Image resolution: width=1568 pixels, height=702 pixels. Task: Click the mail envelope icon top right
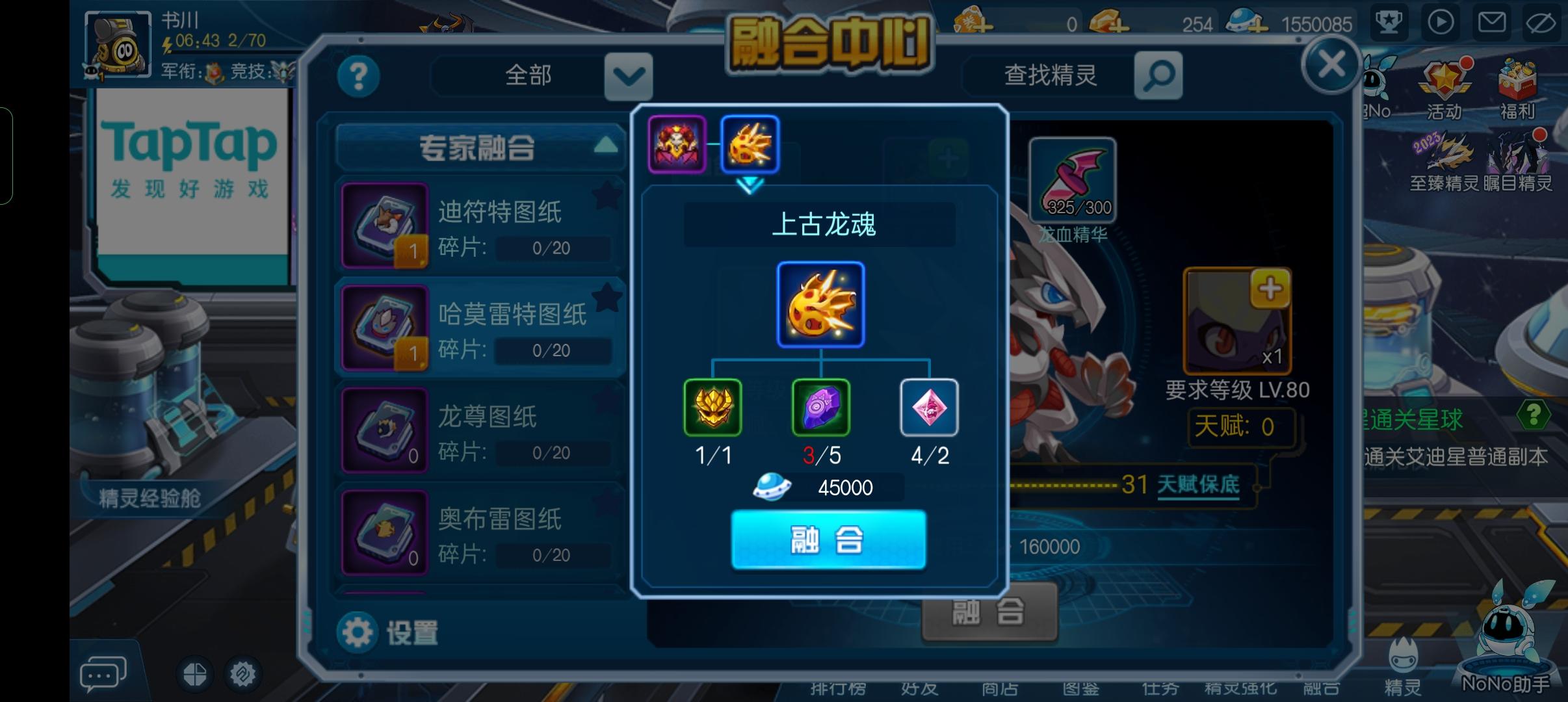click(1493, 22)
